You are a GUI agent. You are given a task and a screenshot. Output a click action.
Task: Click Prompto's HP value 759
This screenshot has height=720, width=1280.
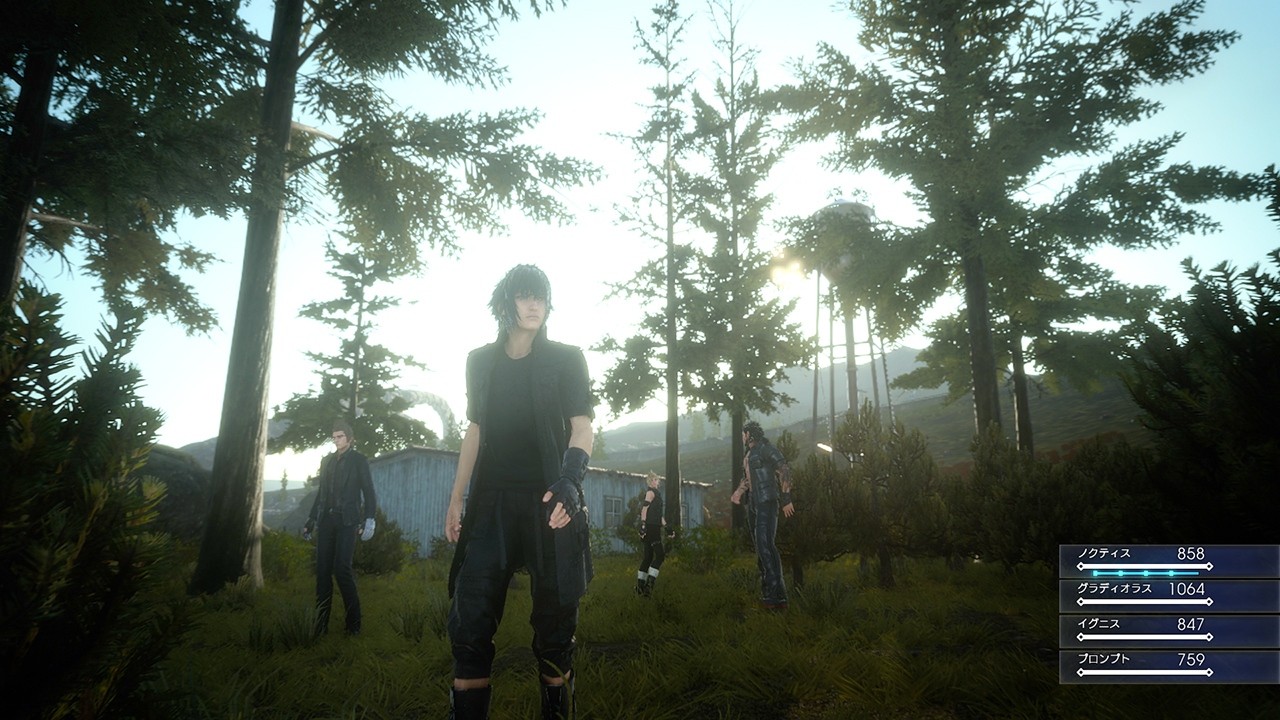point(1190,658)
